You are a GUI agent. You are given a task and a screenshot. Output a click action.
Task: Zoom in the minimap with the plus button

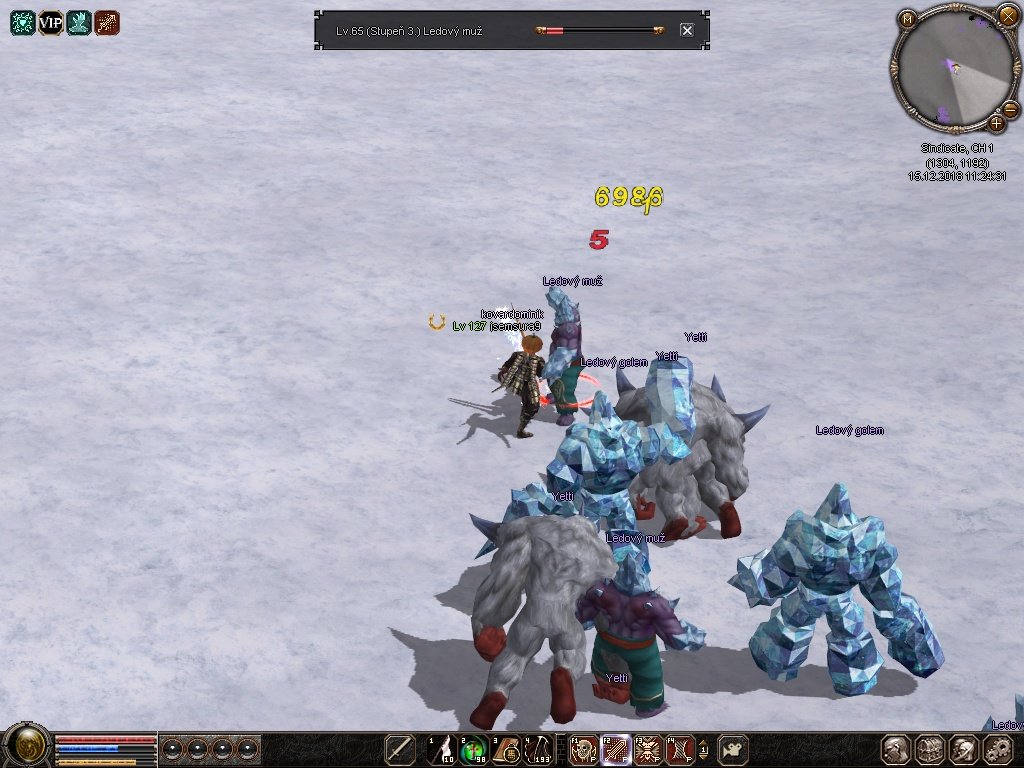pos(996,123)
